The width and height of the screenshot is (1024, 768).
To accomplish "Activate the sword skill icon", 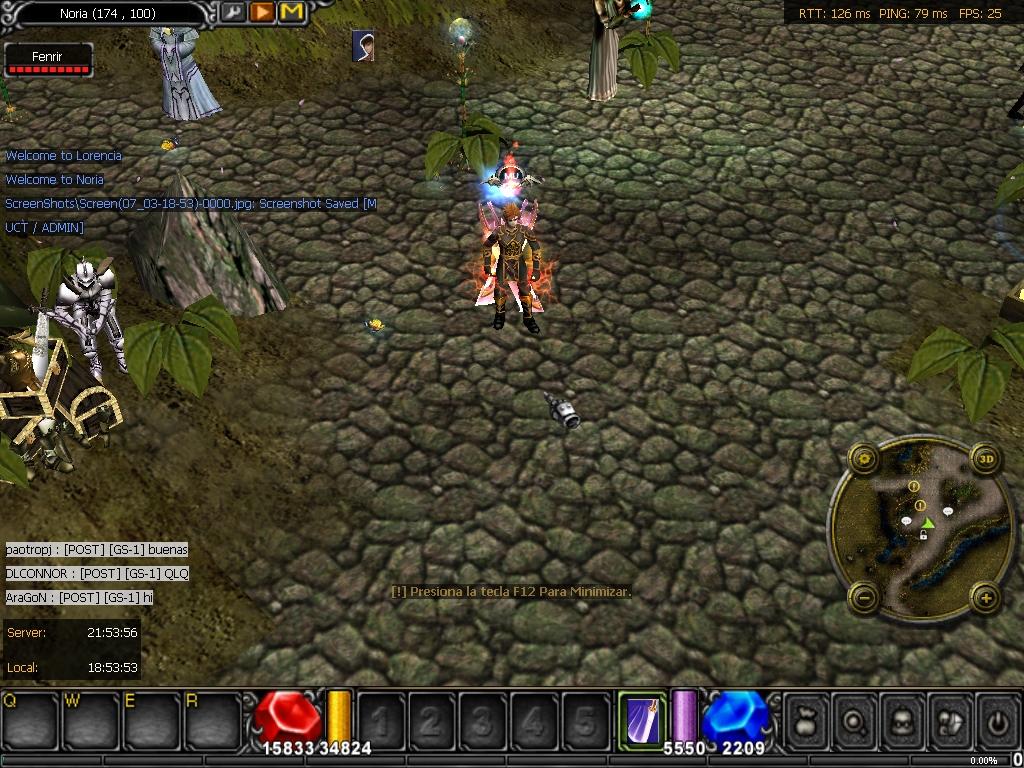I will pos(642,716).
